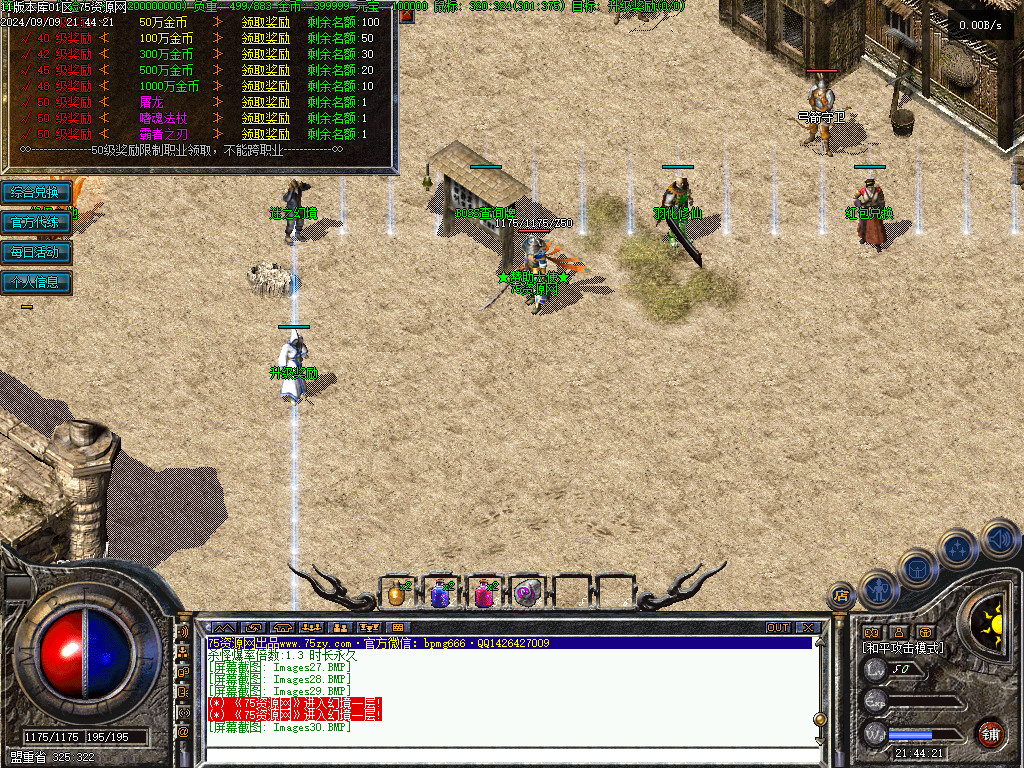Claim the 1000万金币 reward via 领取奖励

point(266,86)
